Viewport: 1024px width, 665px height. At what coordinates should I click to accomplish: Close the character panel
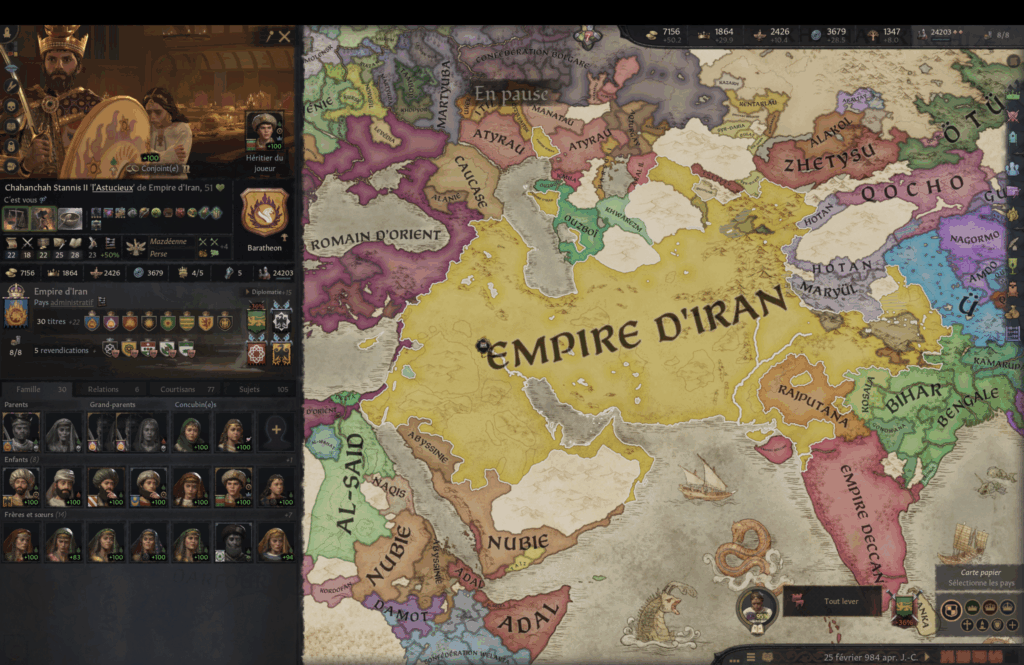pyautogui.click(x=285, y=36)
